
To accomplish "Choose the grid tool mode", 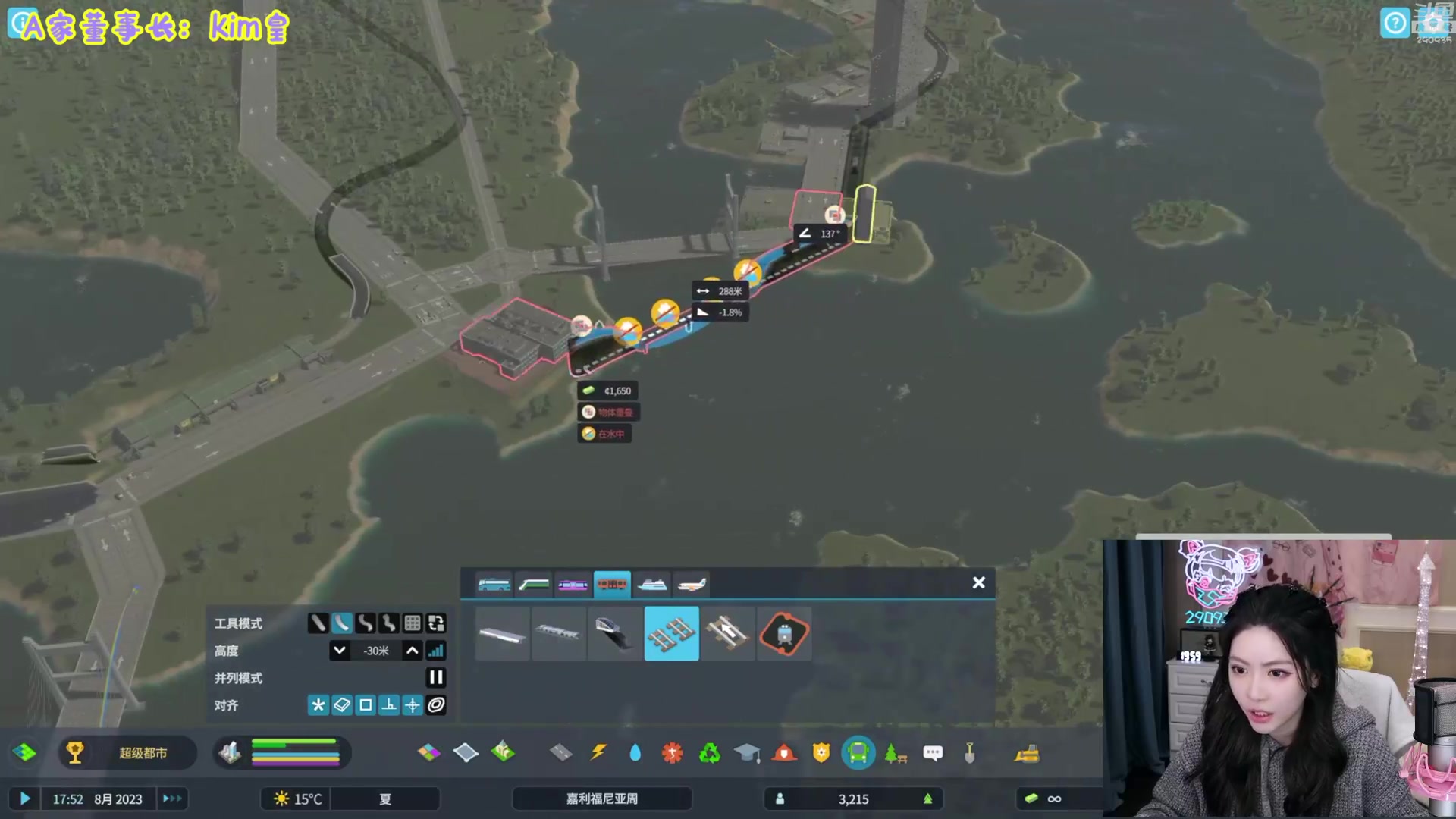I will point(413,623).
